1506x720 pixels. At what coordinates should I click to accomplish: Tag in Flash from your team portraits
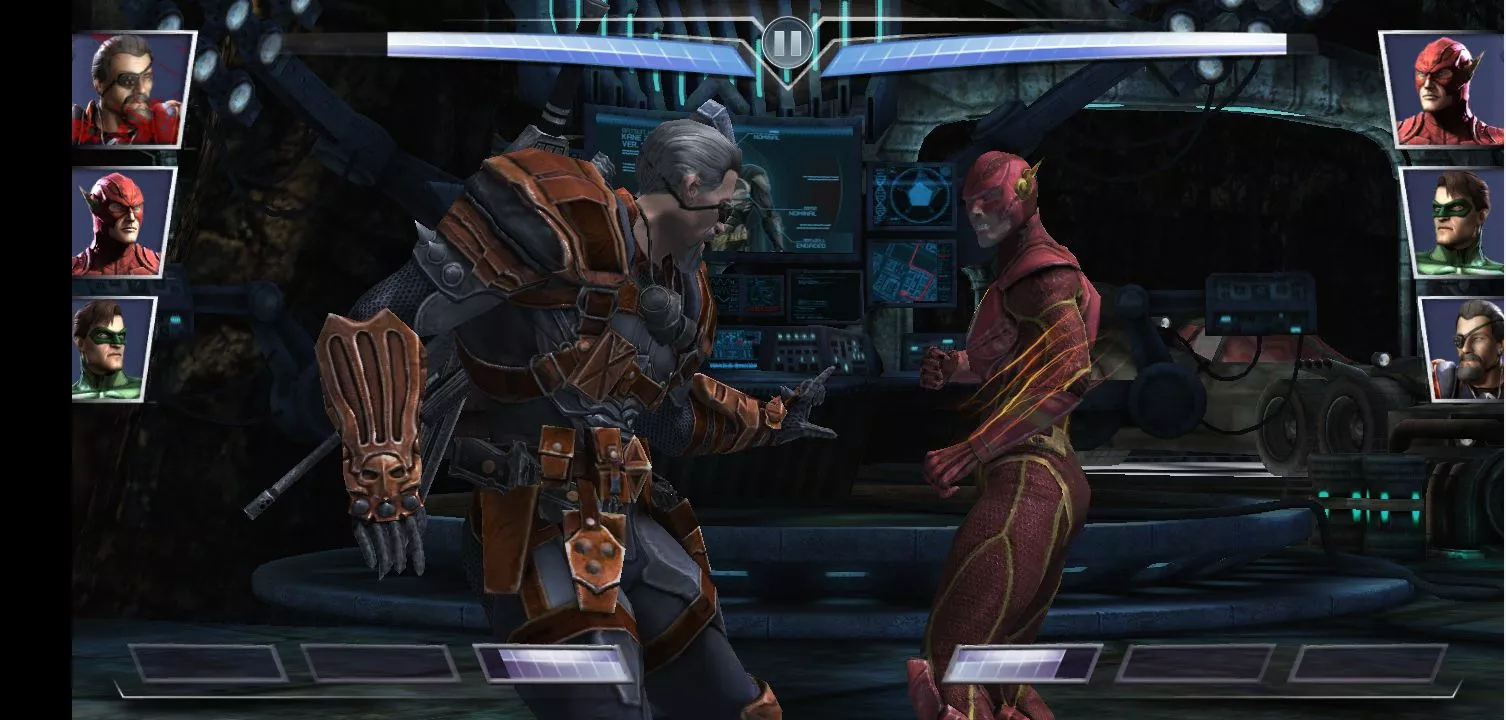121,222
